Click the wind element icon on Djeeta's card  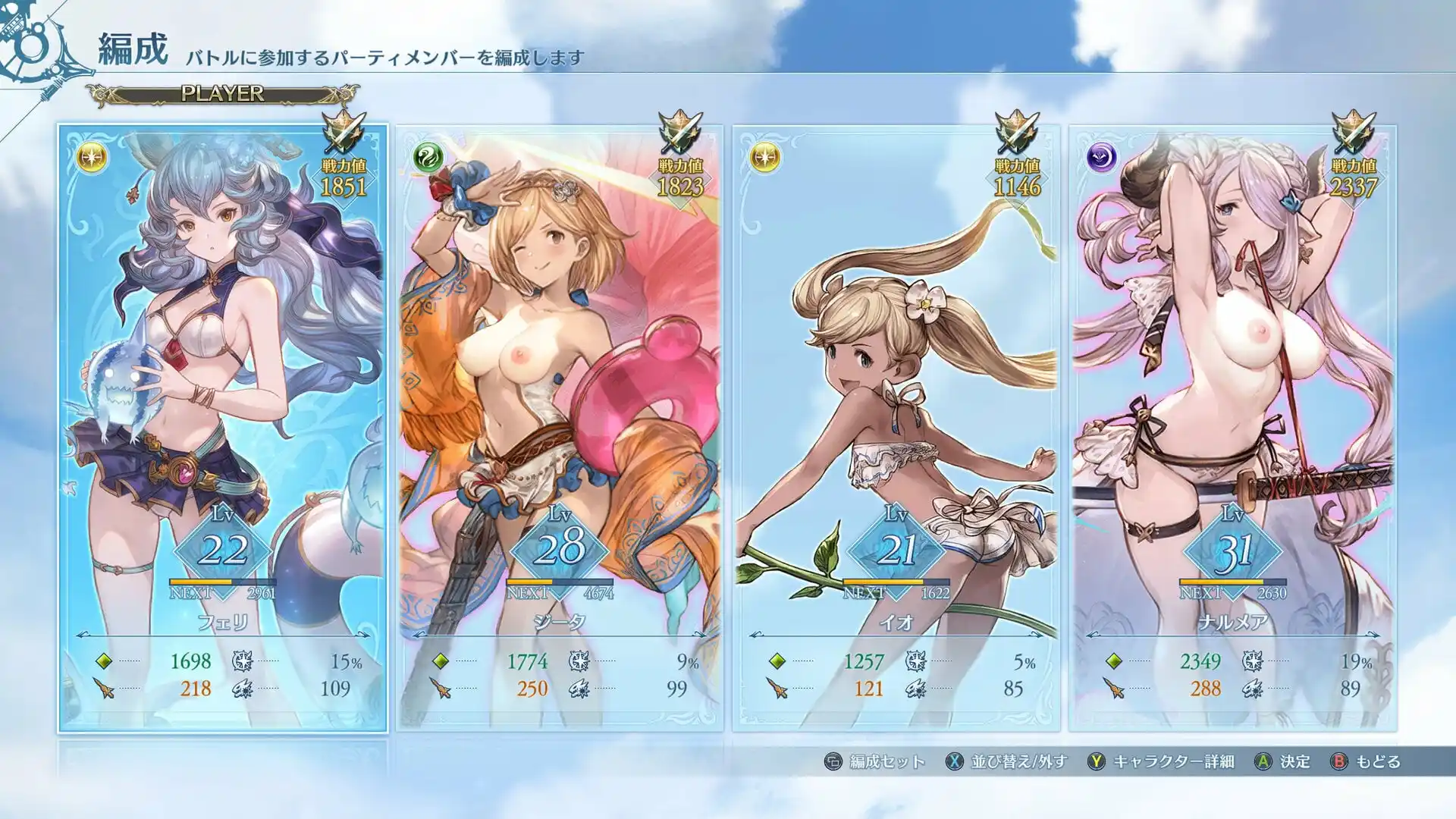pos(429,158)
